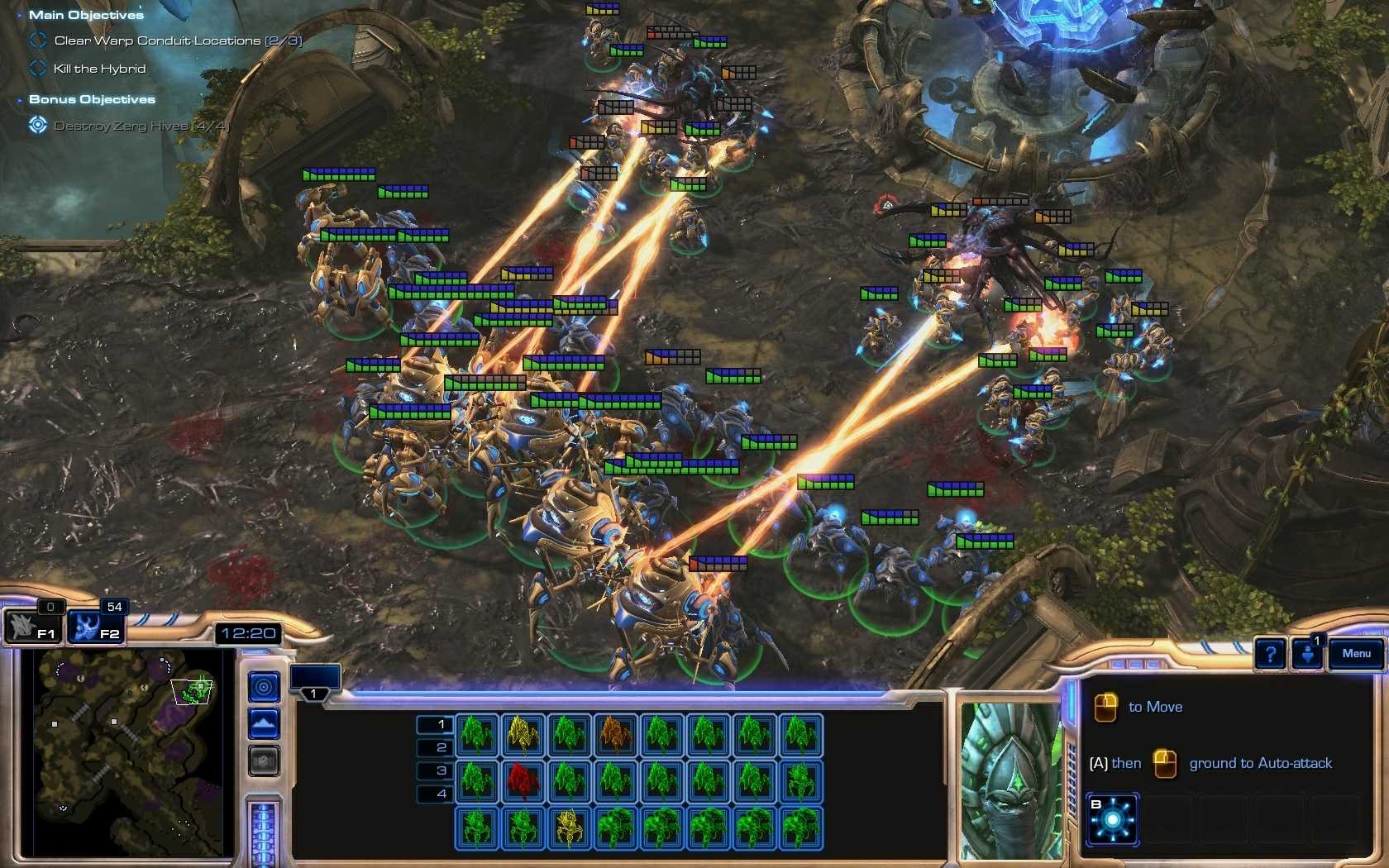This screenshot has height=868, width=1389.
Task: Open the Menu button
Action: (1355, 653)
